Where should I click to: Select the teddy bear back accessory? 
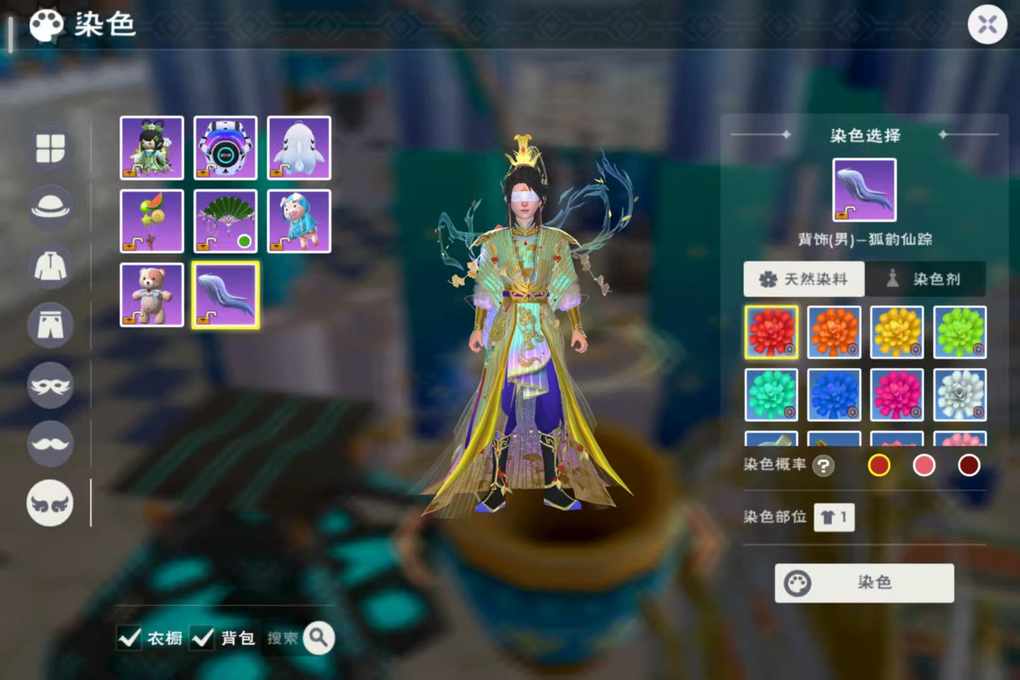coord(152,295)
